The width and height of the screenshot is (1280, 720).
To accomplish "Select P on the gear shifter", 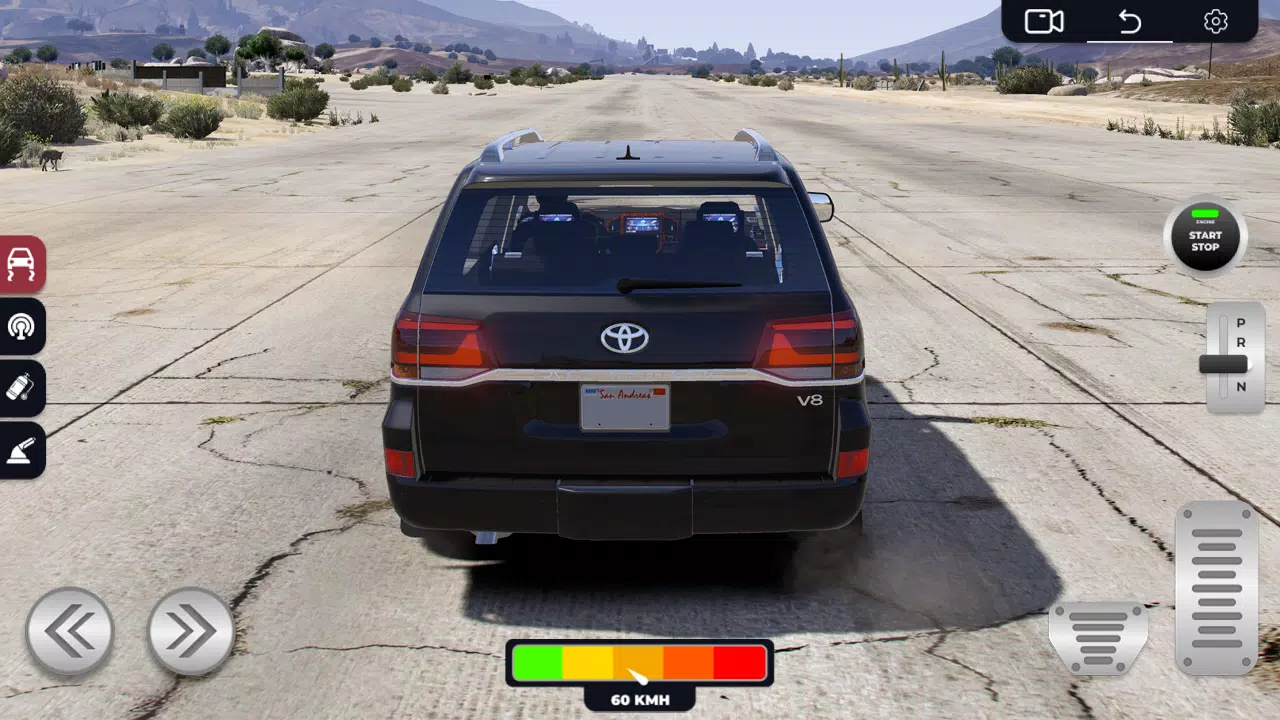I will tap(1240, 325).
